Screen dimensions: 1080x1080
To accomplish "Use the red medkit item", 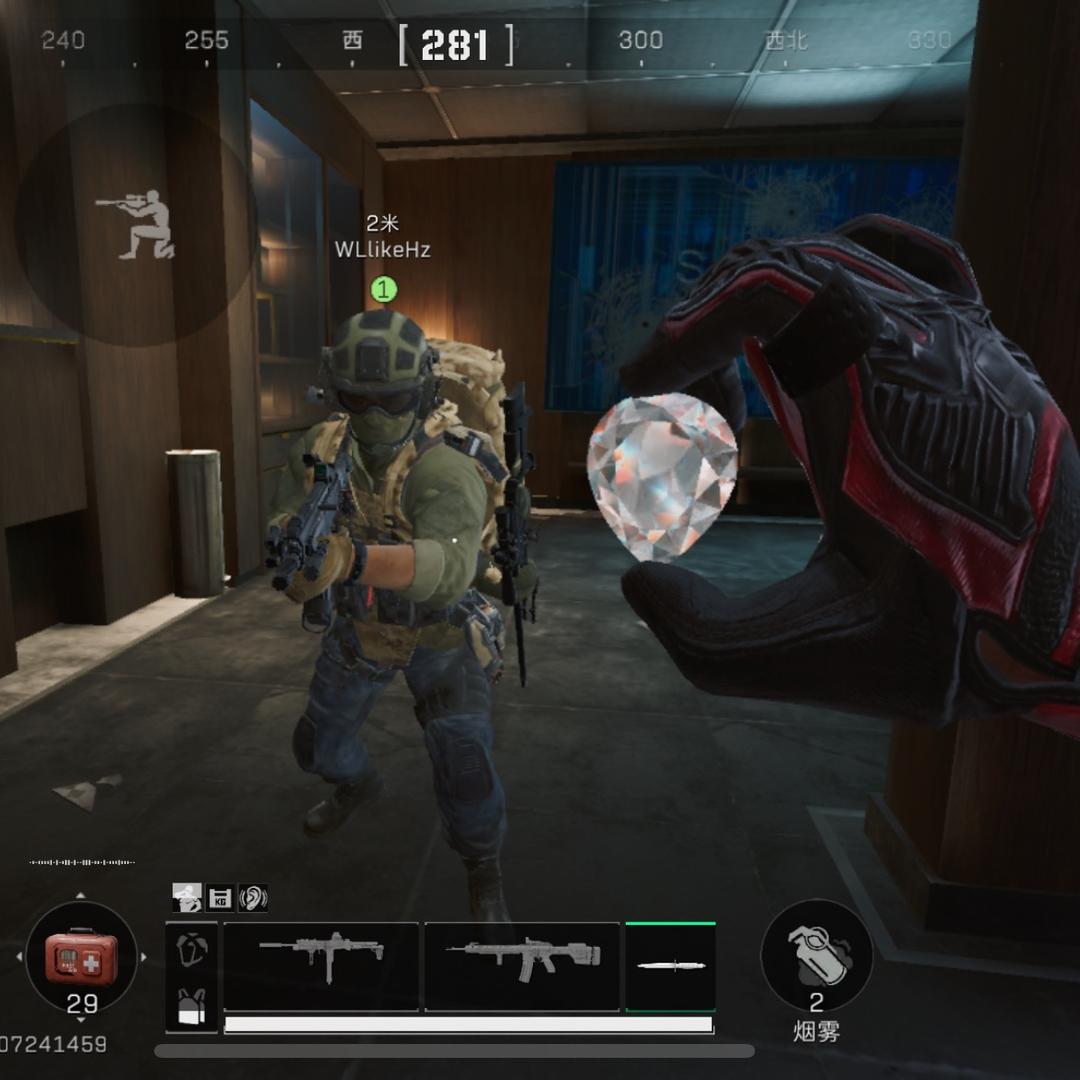I will pyautogui.click(x=81, y=956).
